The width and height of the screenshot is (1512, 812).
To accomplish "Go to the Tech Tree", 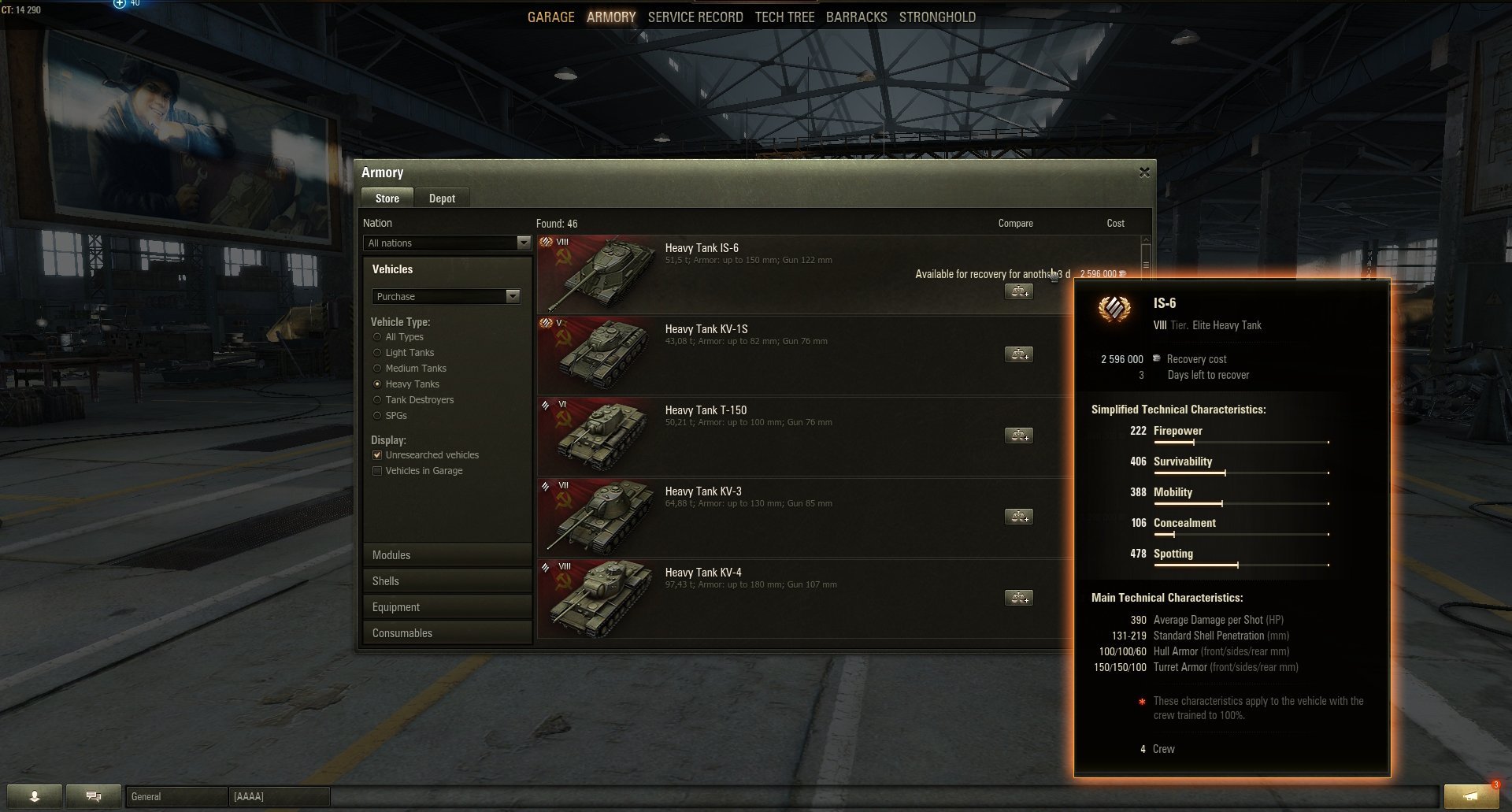I will point(784,17).
